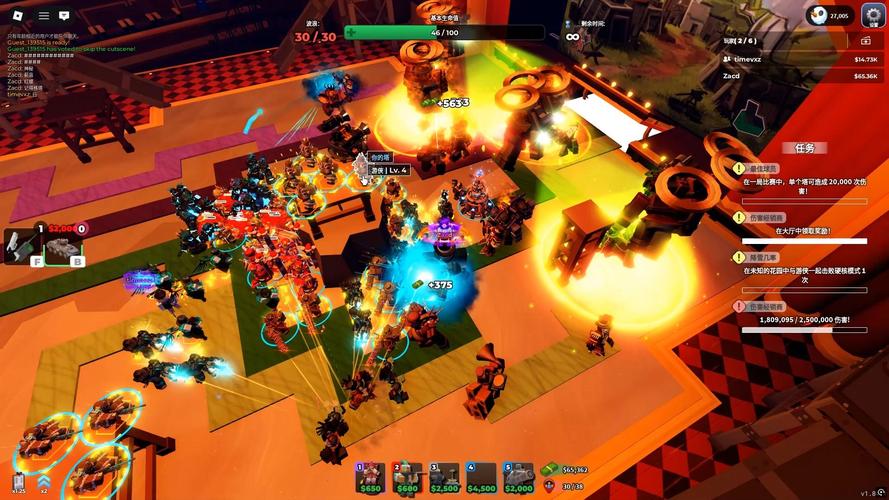The image size is (889, 500).
Task: Click the gift money button in player list
Action: tap(865, 41)
